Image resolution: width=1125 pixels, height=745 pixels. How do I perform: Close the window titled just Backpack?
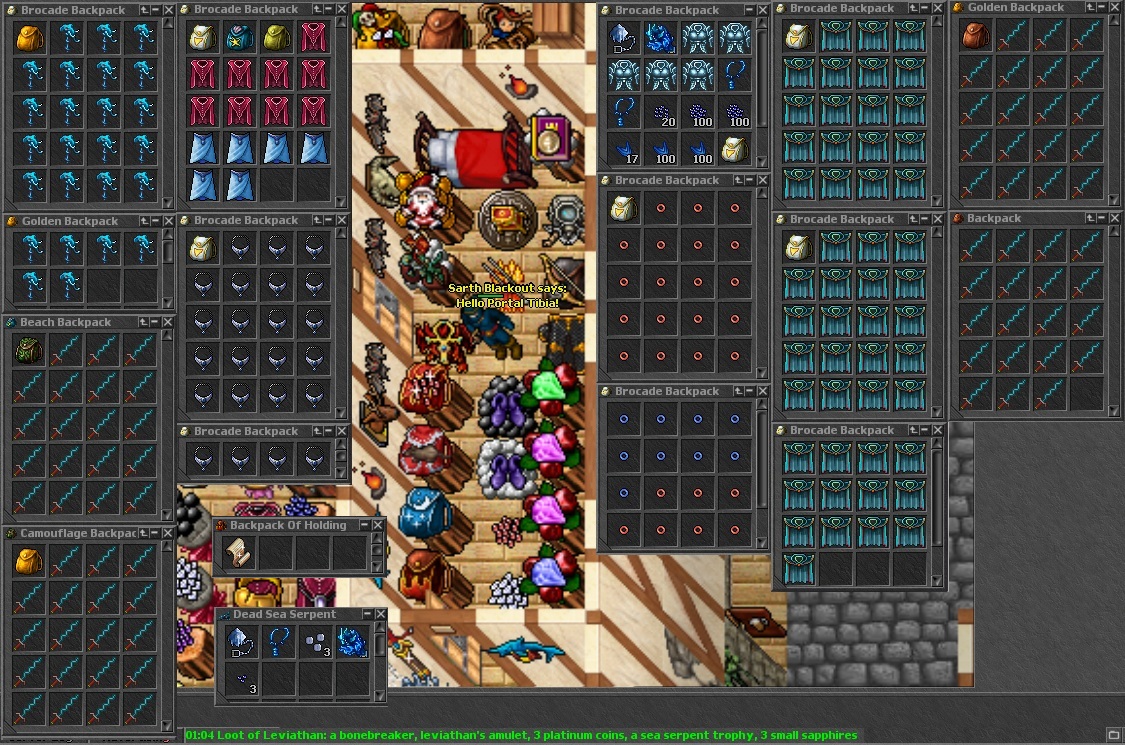[1113, 218]
